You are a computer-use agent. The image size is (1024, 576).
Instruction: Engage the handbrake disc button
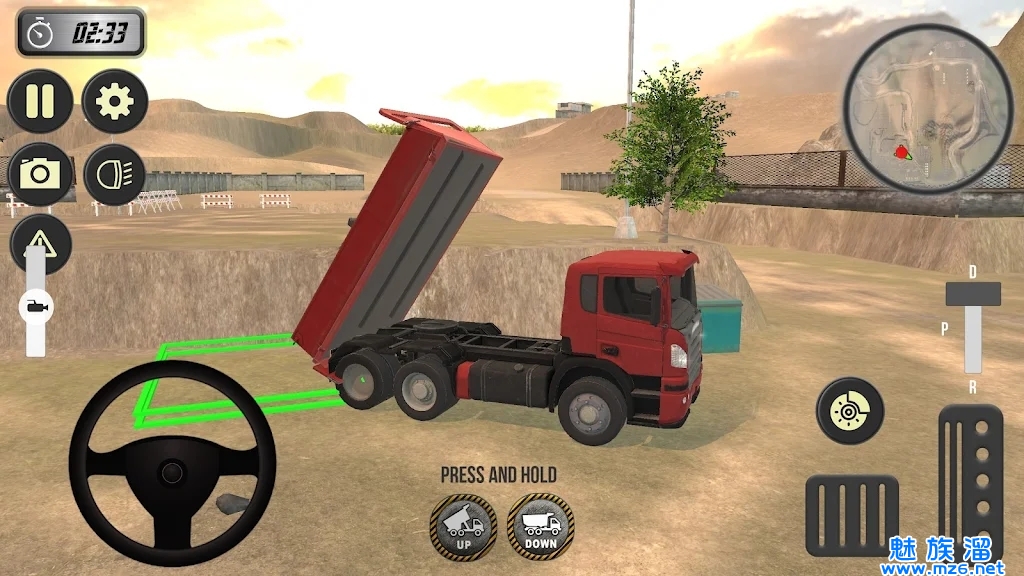point(850,410)
